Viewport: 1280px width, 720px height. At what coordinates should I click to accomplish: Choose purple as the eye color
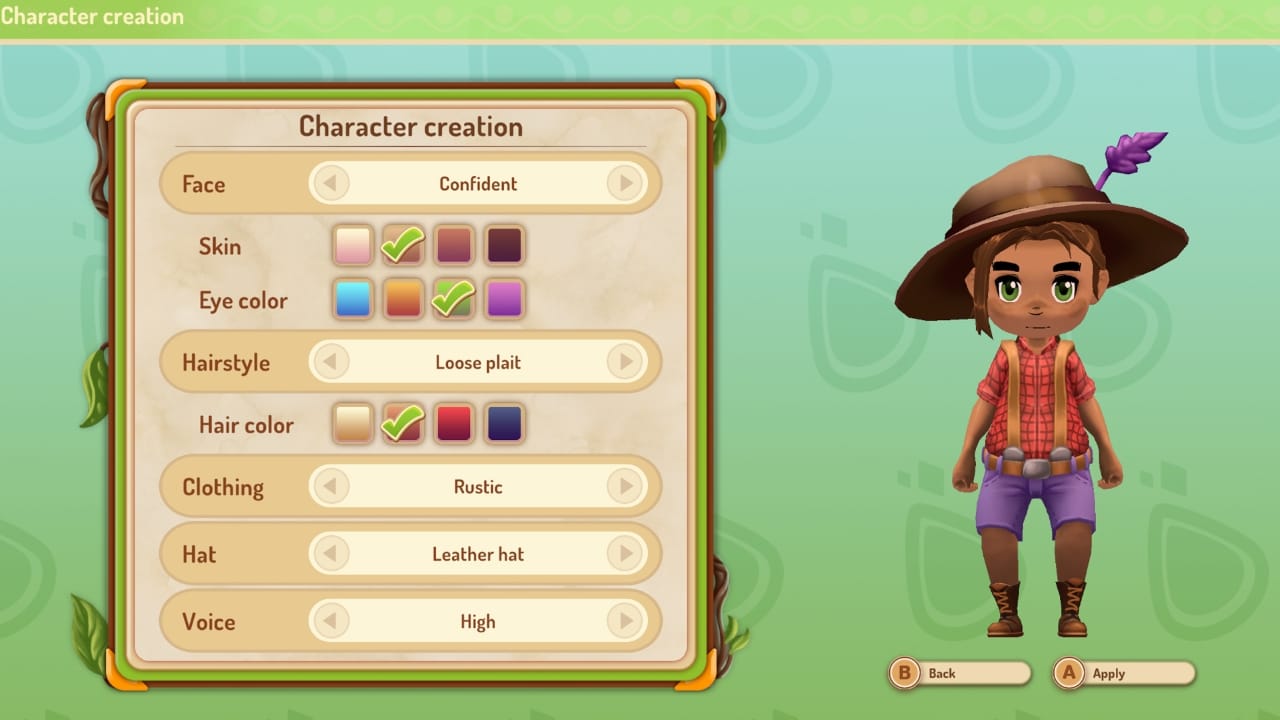504,299
